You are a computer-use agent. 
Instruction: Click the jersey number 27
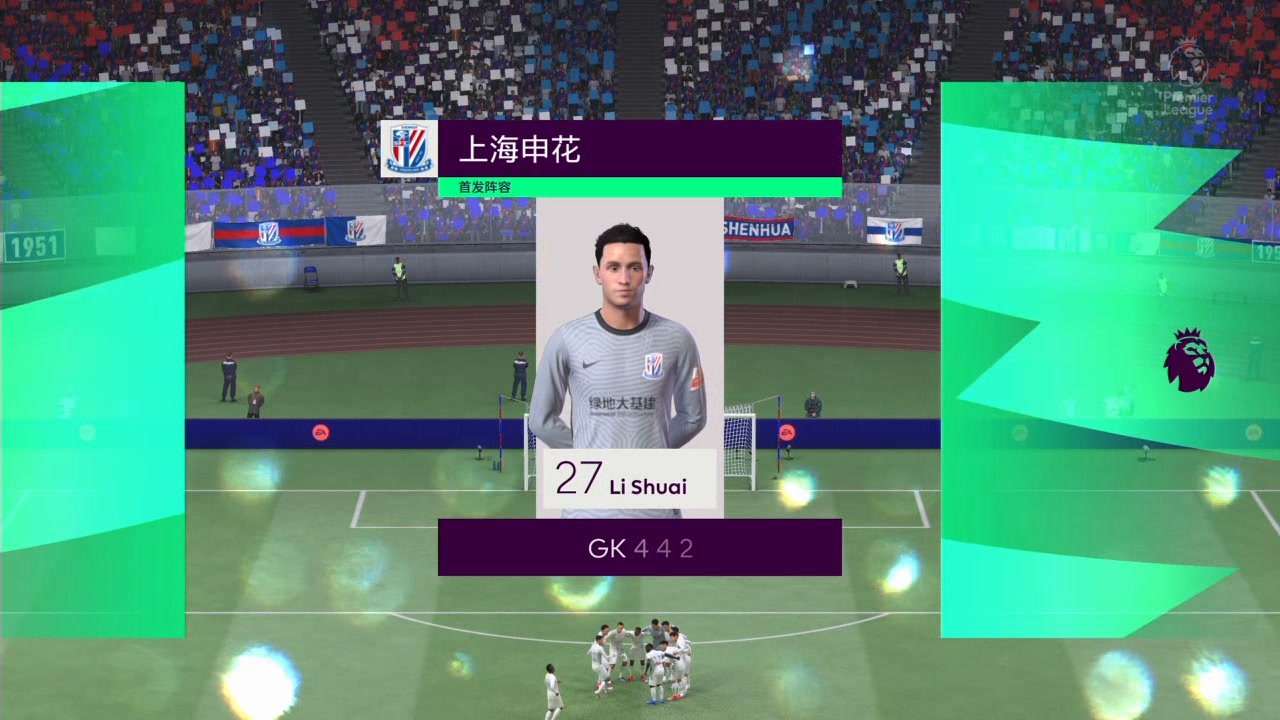(579, 478)
